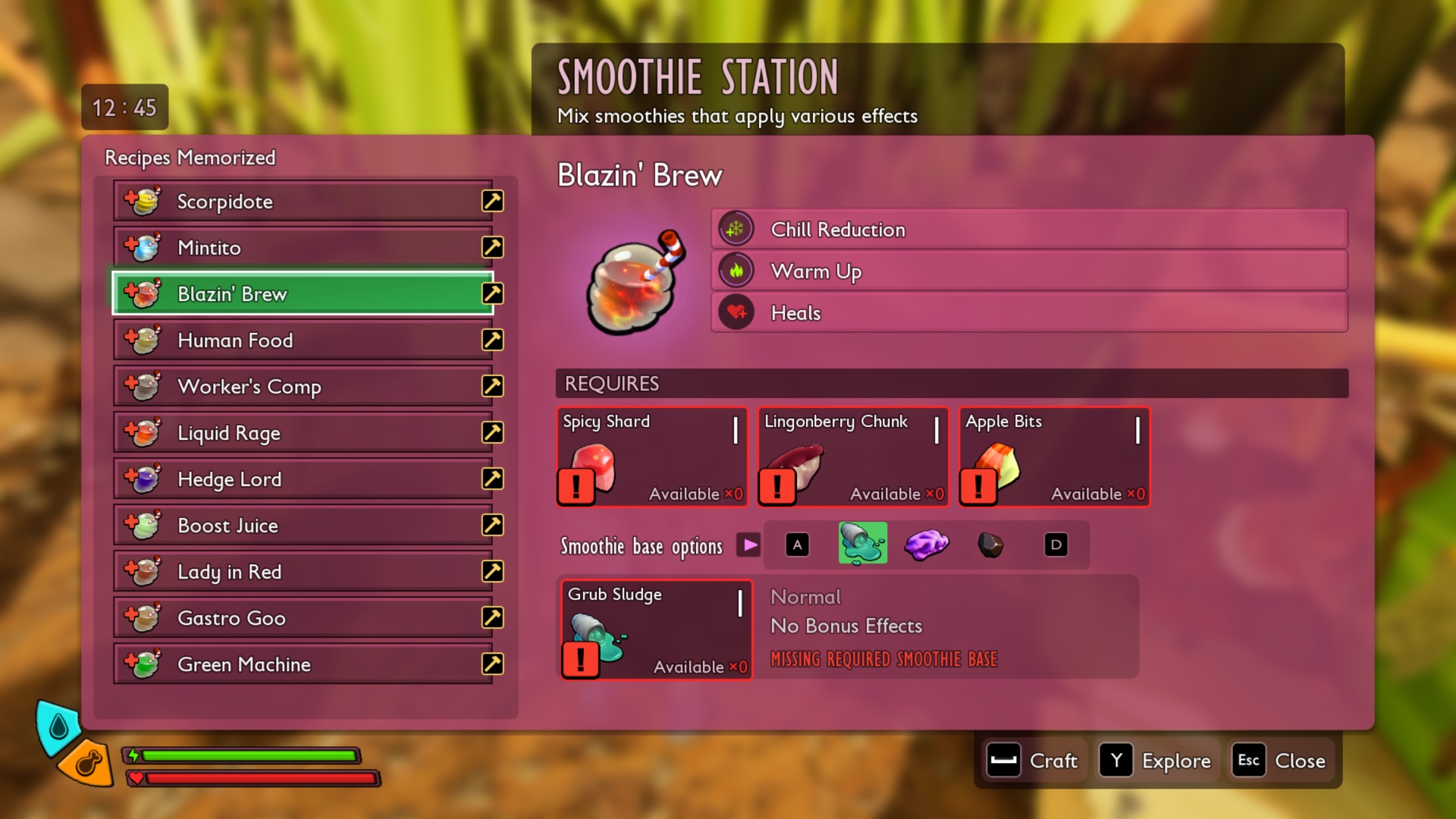The width and height of the screenshot is (1456, 819).
Task: Click the Grub Sludge base requirement slot
Action: tap(656, 630)
